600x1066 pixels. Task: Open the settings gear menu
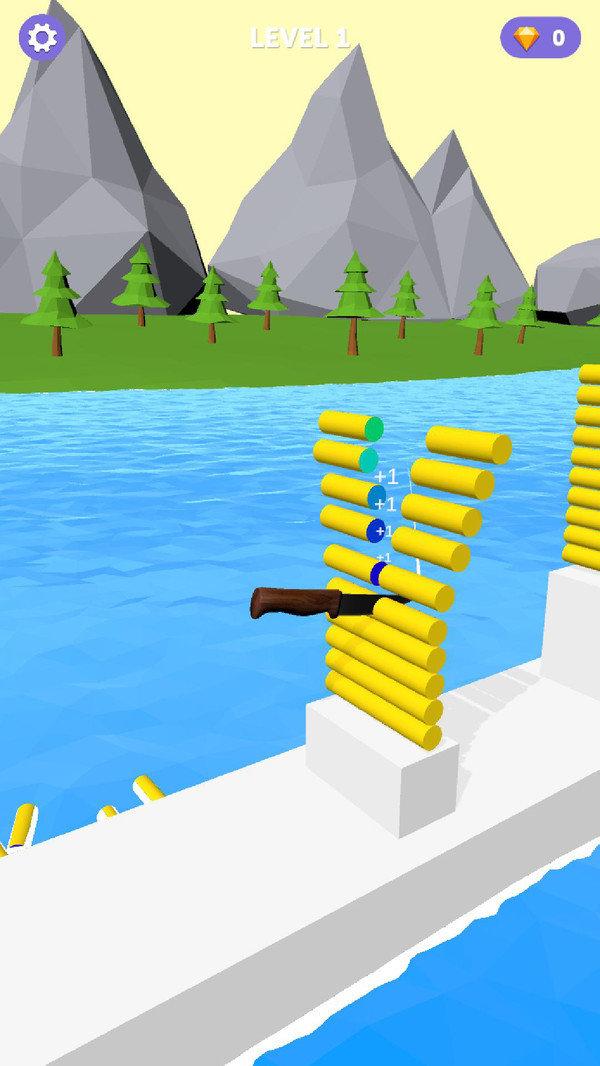[x=42, y=38]
